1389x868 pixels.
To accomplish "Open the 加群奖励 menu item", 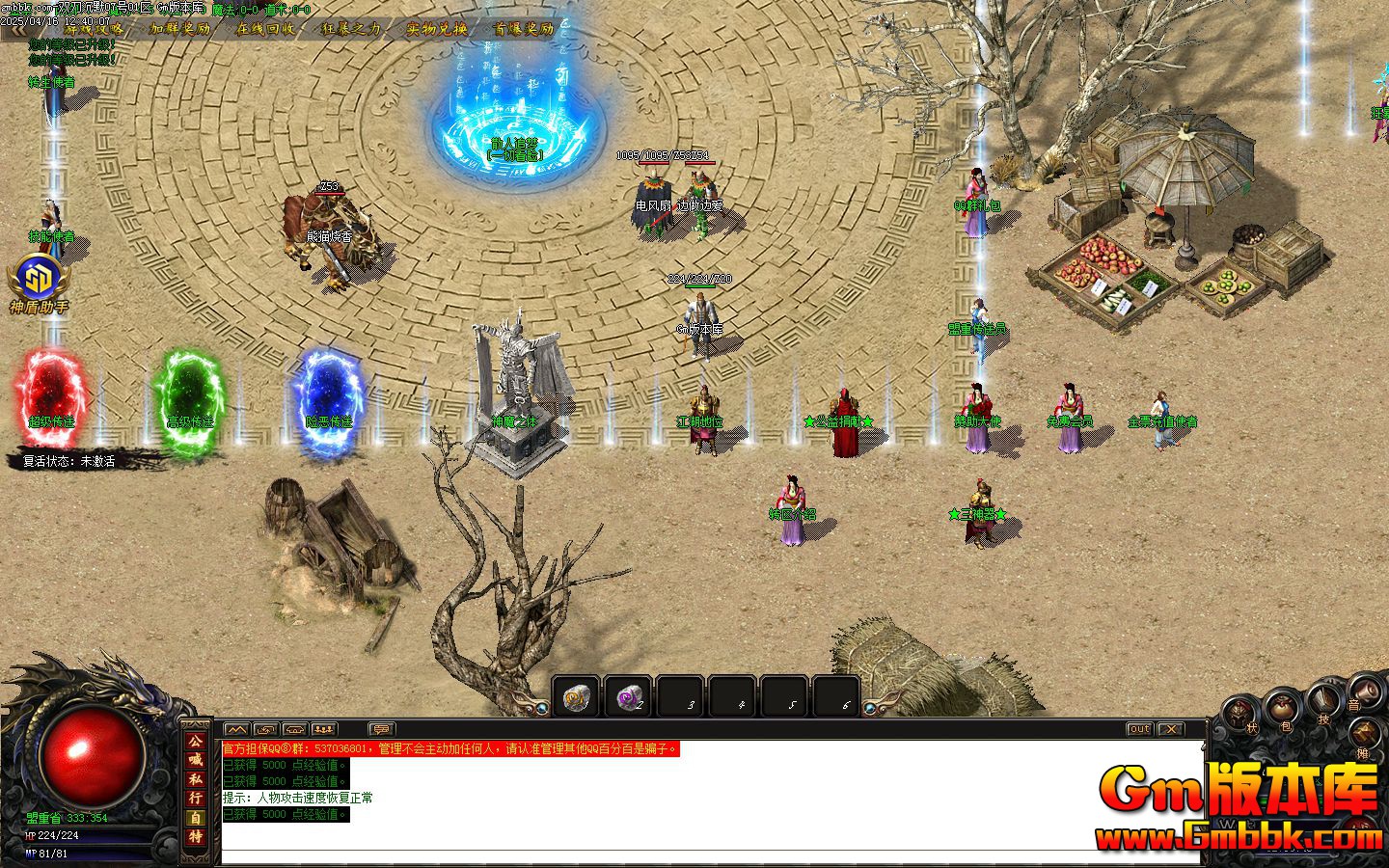I will coord(179,30).
